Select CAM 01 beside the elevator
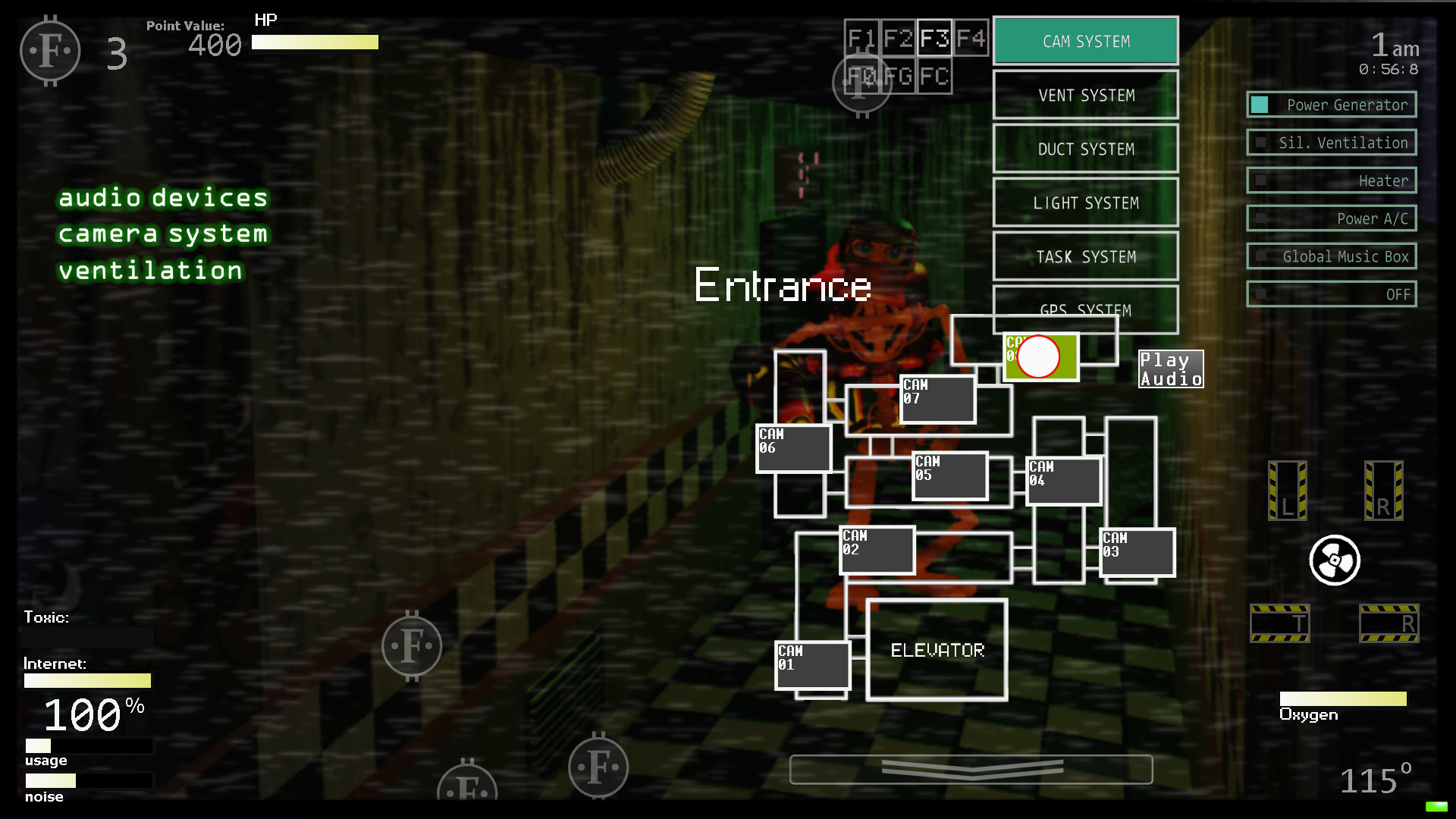This screenshot has height=819, width=1456. click(812, 667)
